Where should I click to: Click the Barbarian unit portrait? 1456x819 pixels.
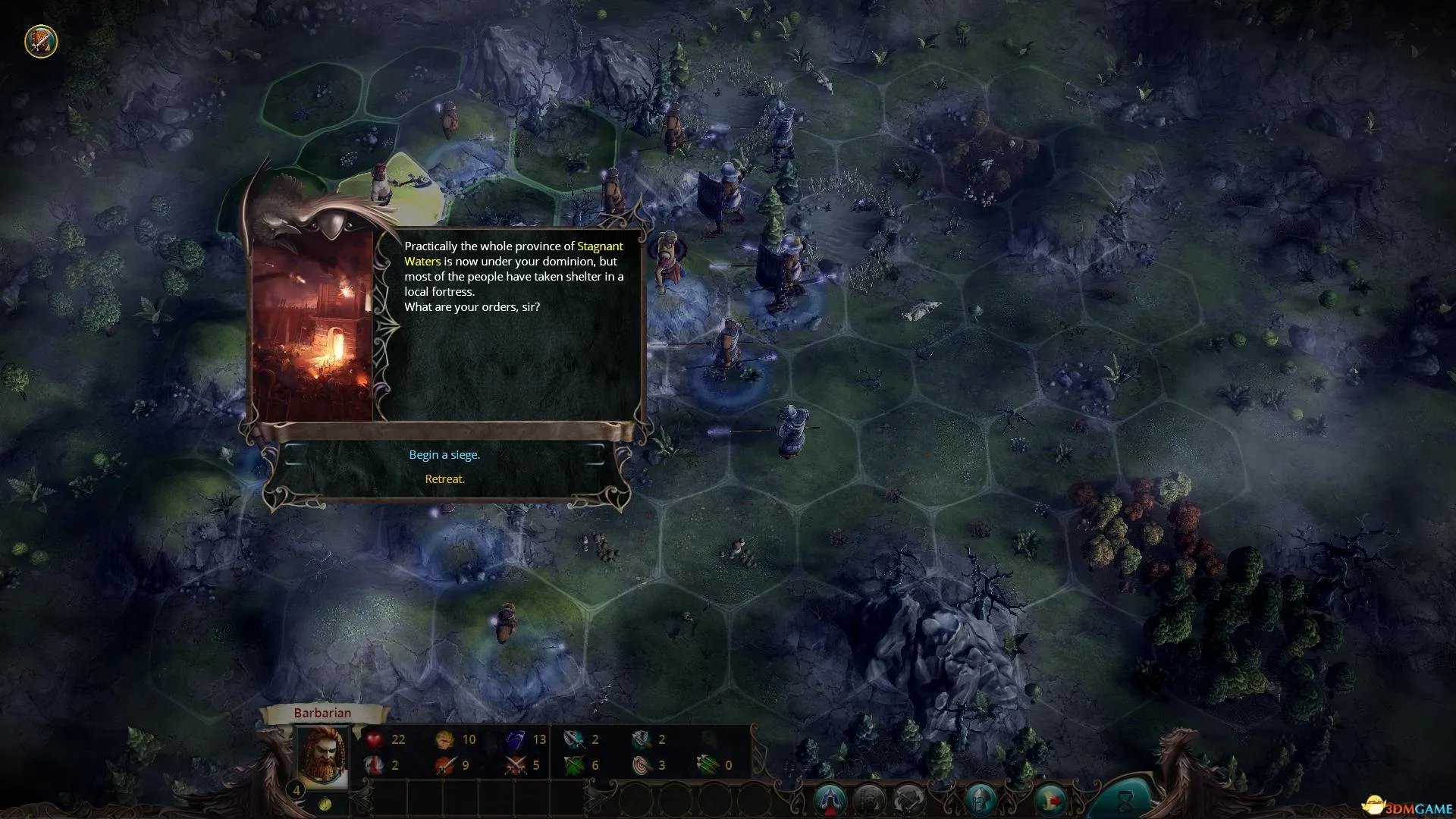(322, 756)
